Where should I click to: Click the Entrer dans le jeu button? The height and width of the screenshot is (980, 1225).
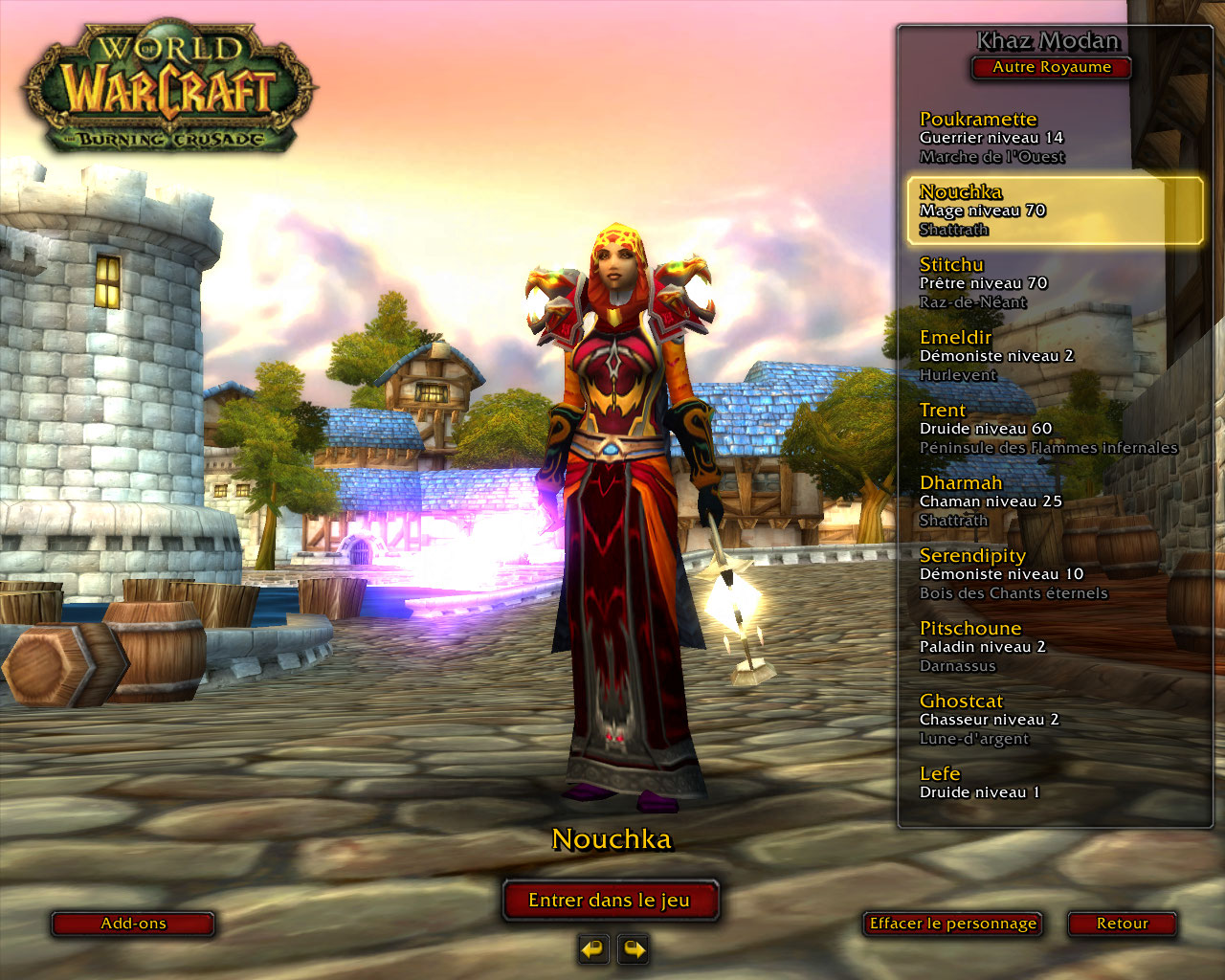[x=610, y=901]
